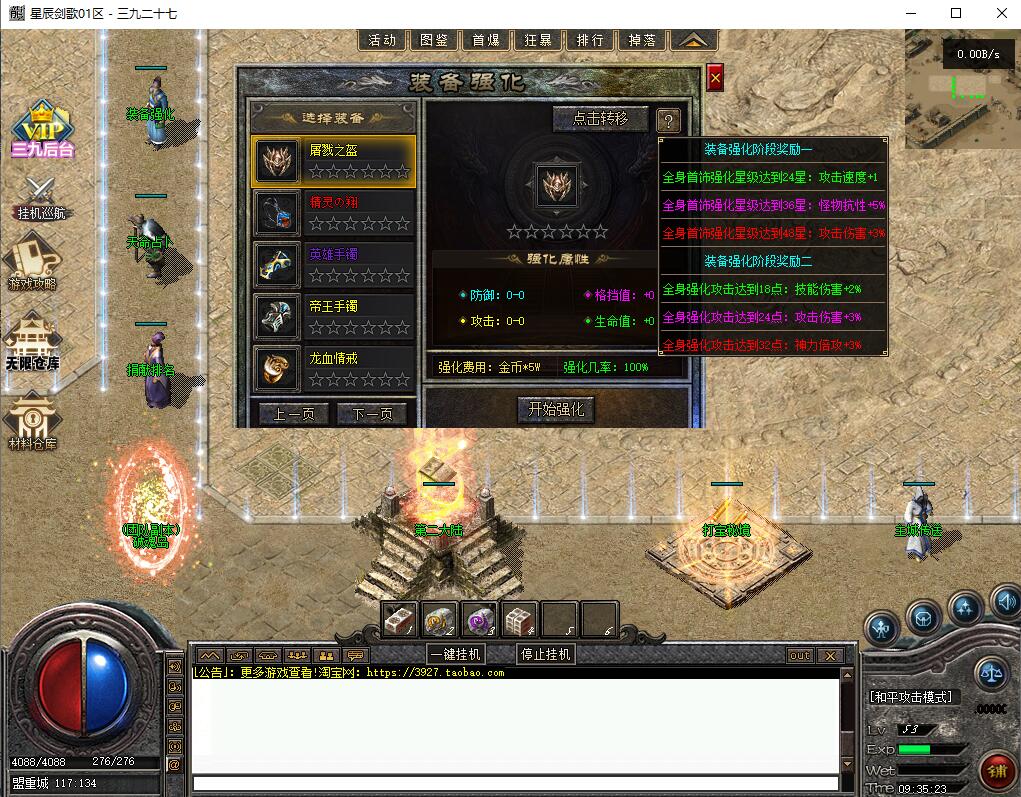Image resolution: width=1021 pixels, height=797 pixels.
Task: Select the 屠戮之盔 equipment row
Action: point(332,160)
